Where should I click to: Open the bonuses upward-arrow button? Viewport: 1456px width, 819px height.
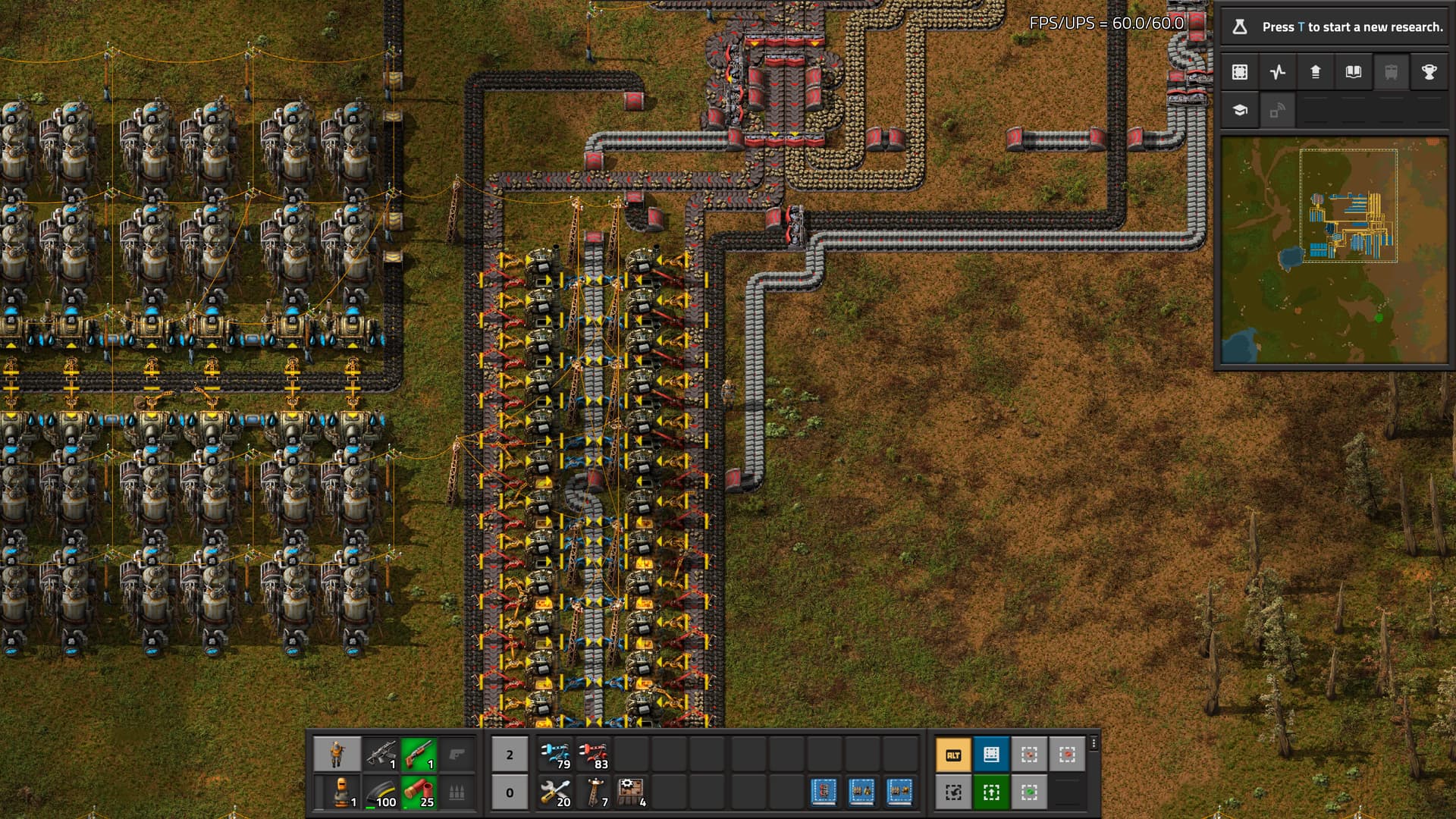pyautogui.click(x=1316, y=72)
